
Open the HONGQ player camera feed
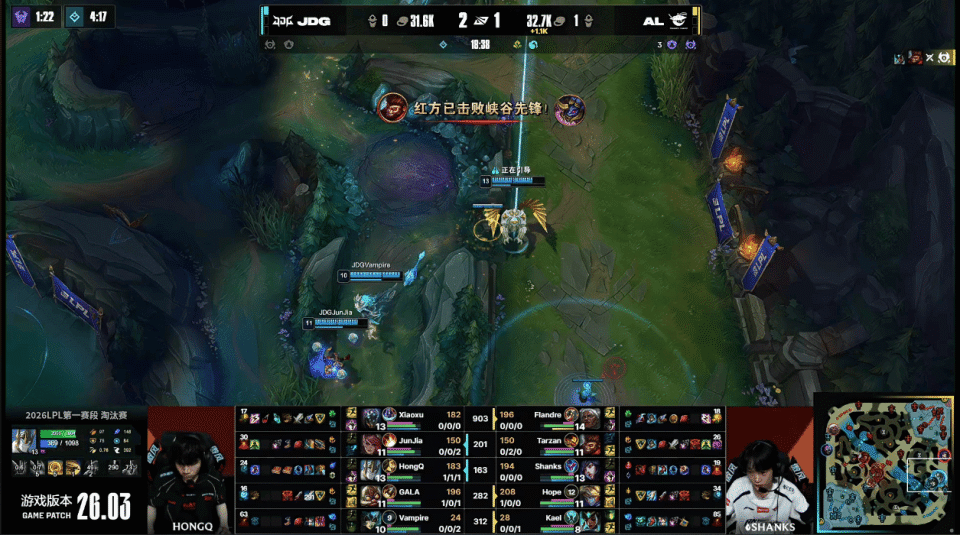point(190,468)
